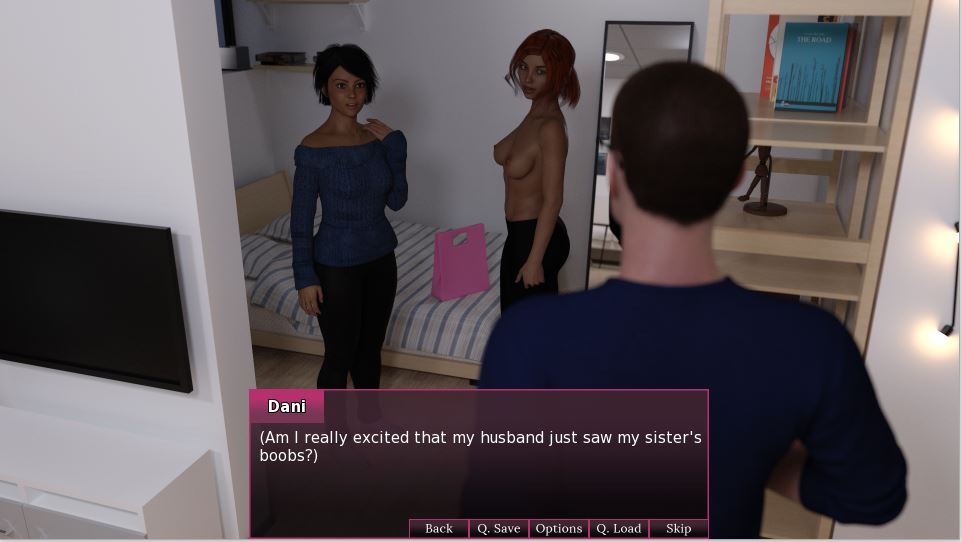Image resolution: width=962 pixels, height=542 pixels.
Task: Quick save with the Q. Save button
Action: pos(498,528)
